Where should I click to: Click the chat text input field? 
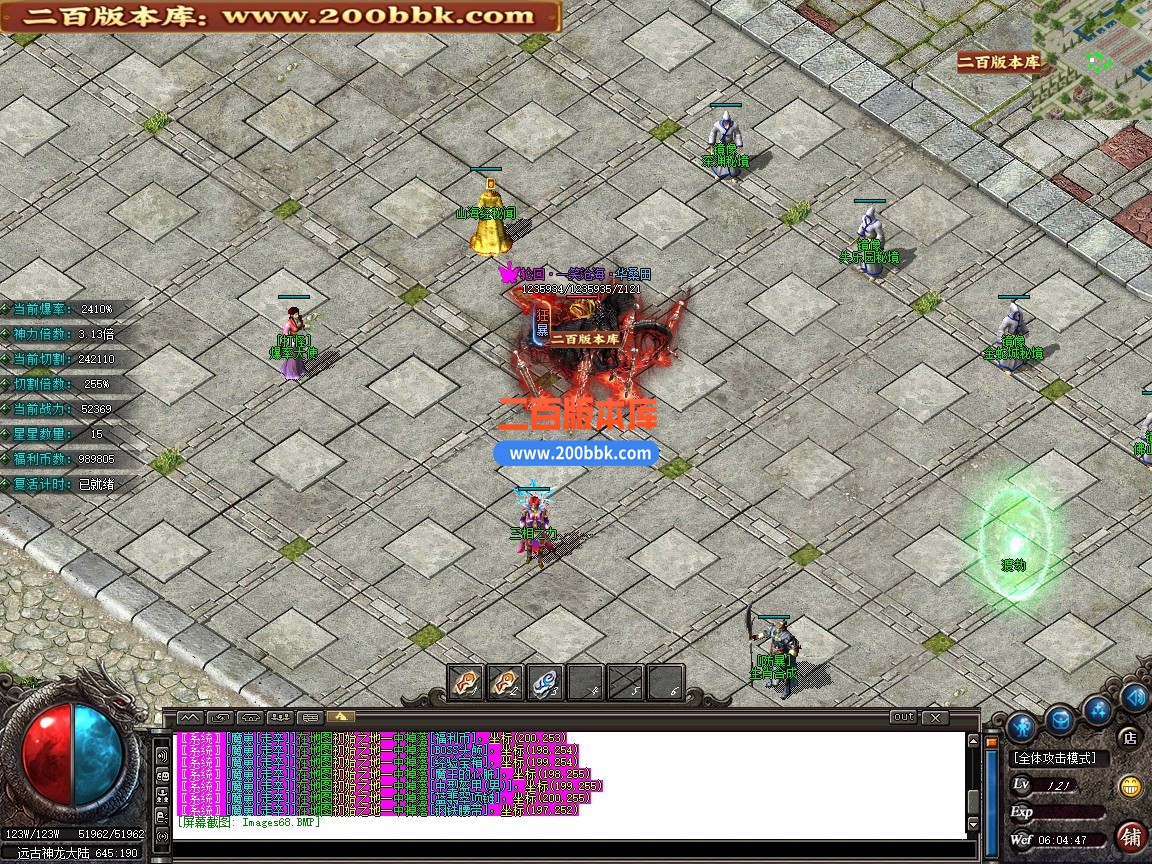[570, 849]
